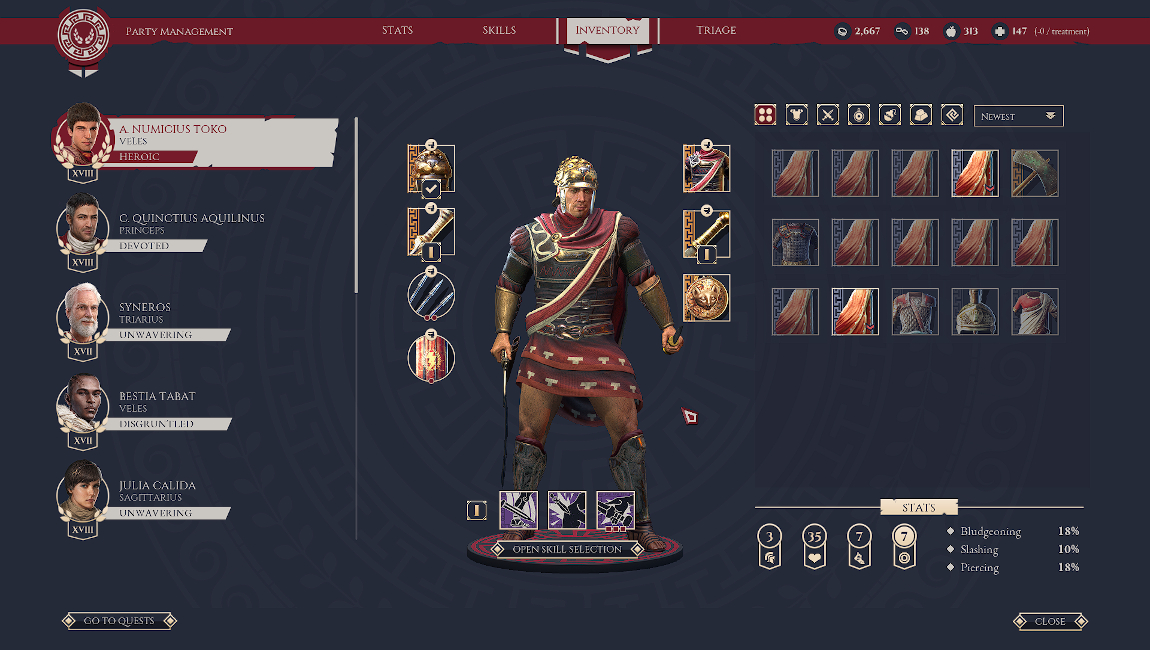Pick the crested helmet from the inventory grid

click(975, 312)
